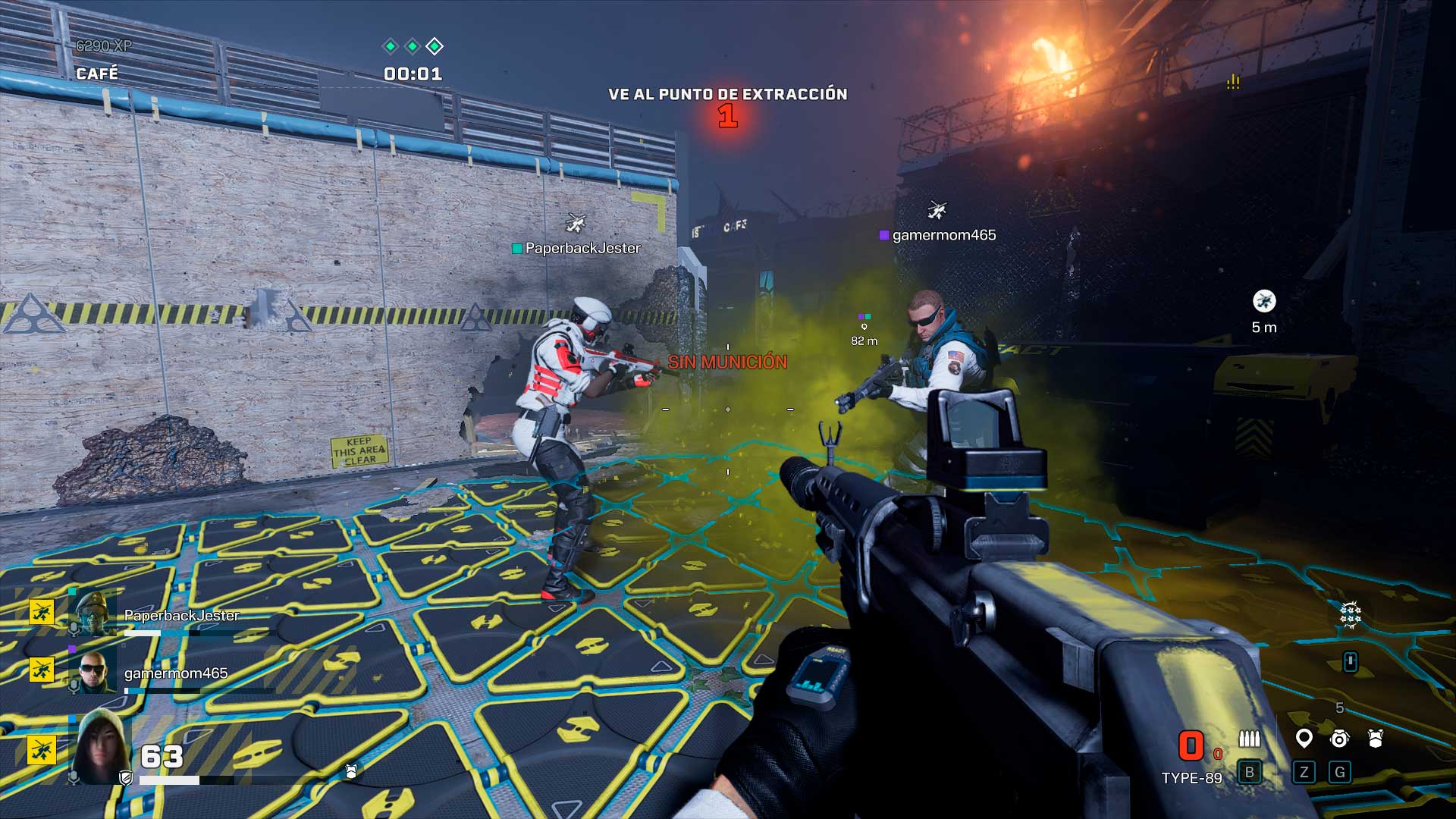Click the spiked cluster ability icon

coord(1351,615)
